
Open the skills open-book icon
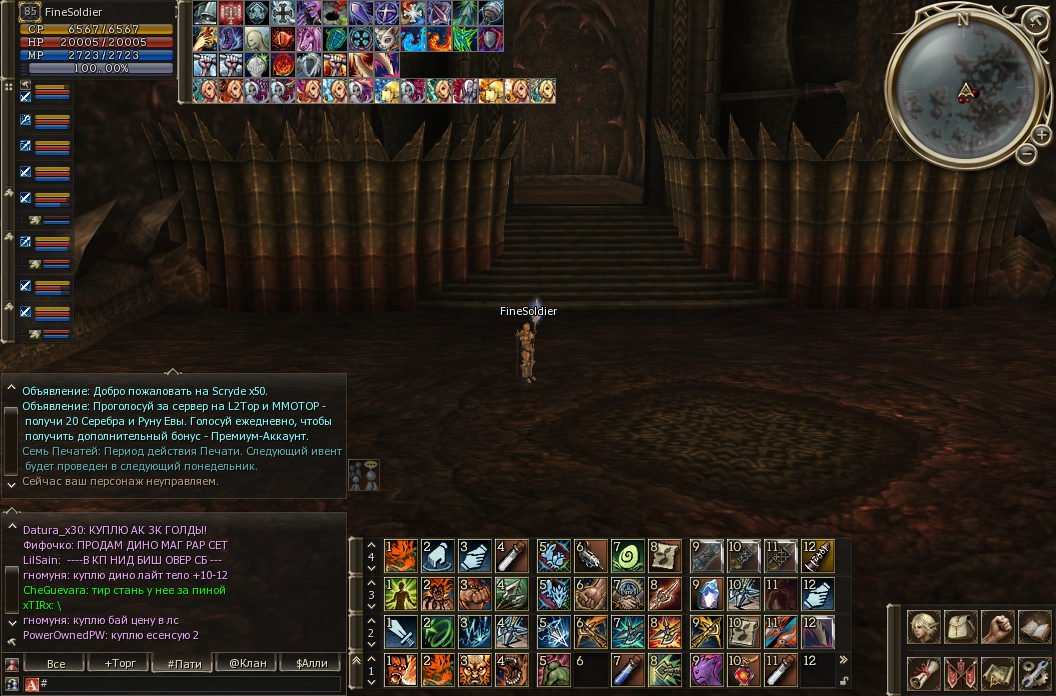coord(1034,627)
